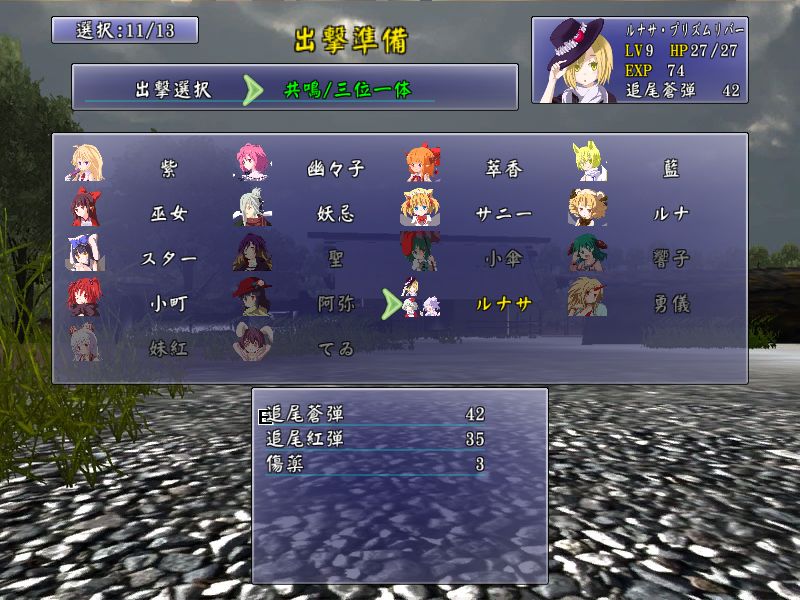
Task: Choose the 巫女 roster entry
Action: (x=167, y=214)
